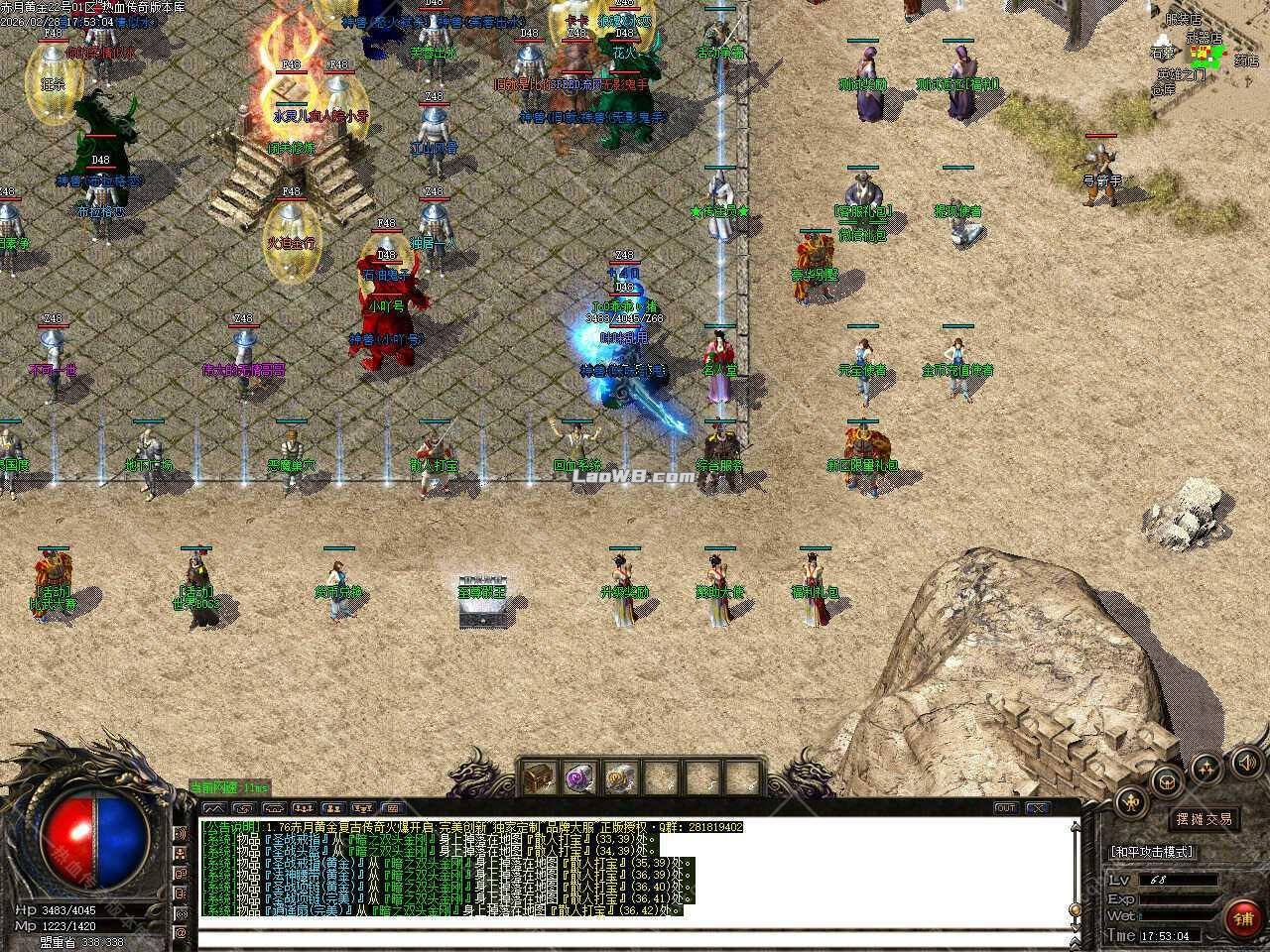Click the red 铺 personal shop button

point(1243,917)
